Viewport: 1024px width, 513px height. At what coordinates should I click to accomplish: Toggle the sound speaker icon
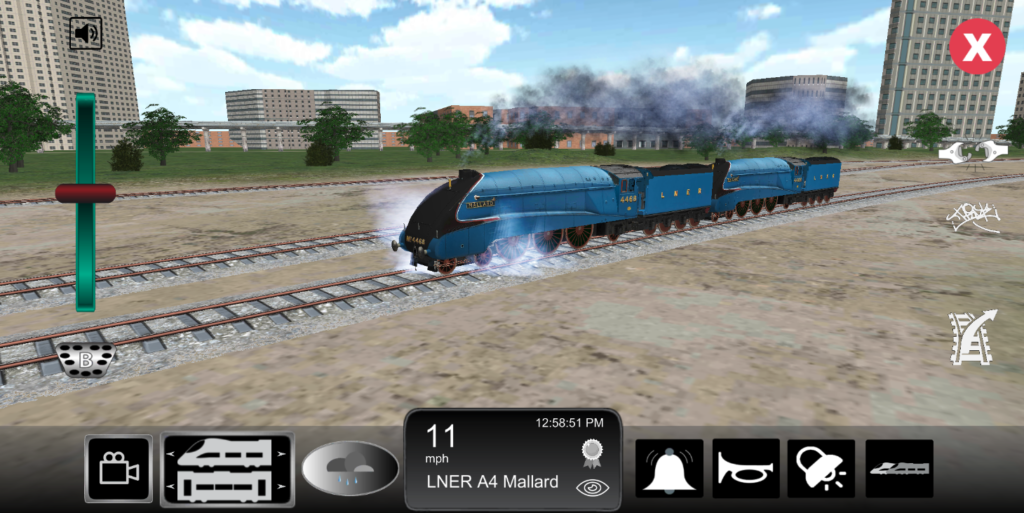pyautogui.click(x=86, y=34)
